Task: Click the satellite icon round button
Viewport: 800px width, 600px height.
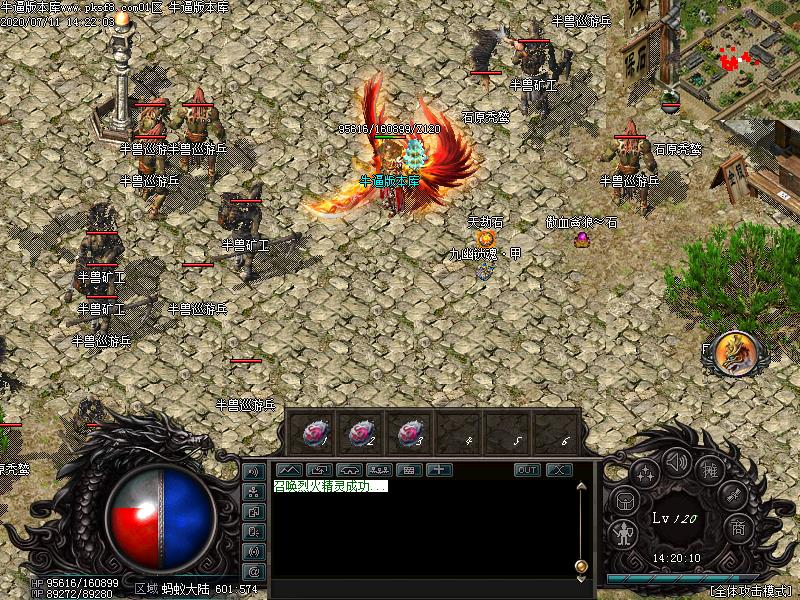Action: click(x=732, y=495)
